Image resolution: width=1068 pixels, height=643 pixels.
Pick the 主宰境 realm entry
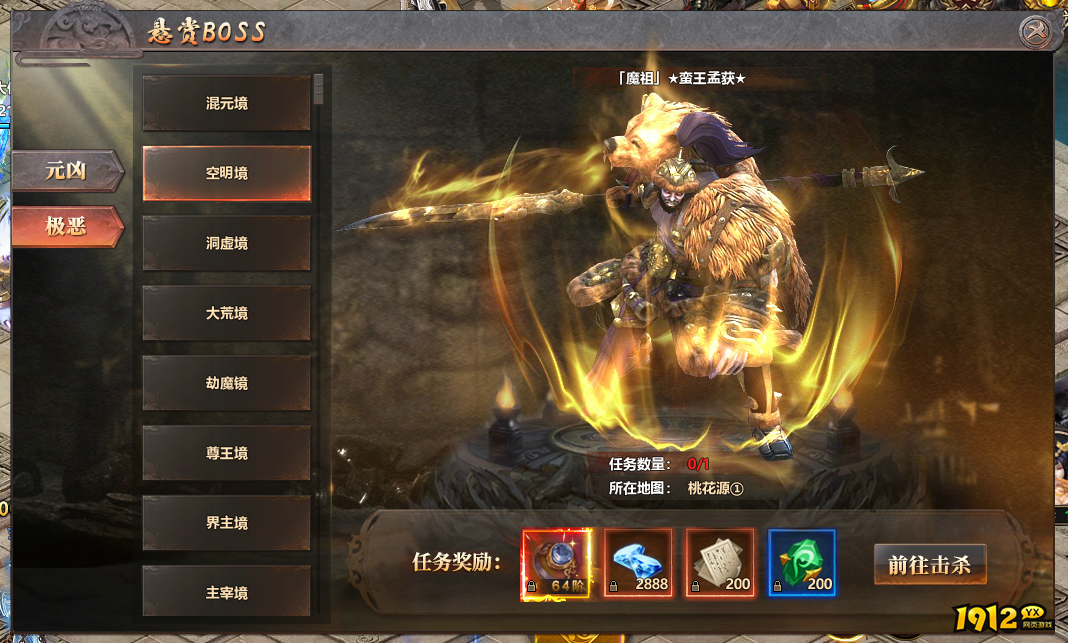pyautogui.click(x=227, y=592)
